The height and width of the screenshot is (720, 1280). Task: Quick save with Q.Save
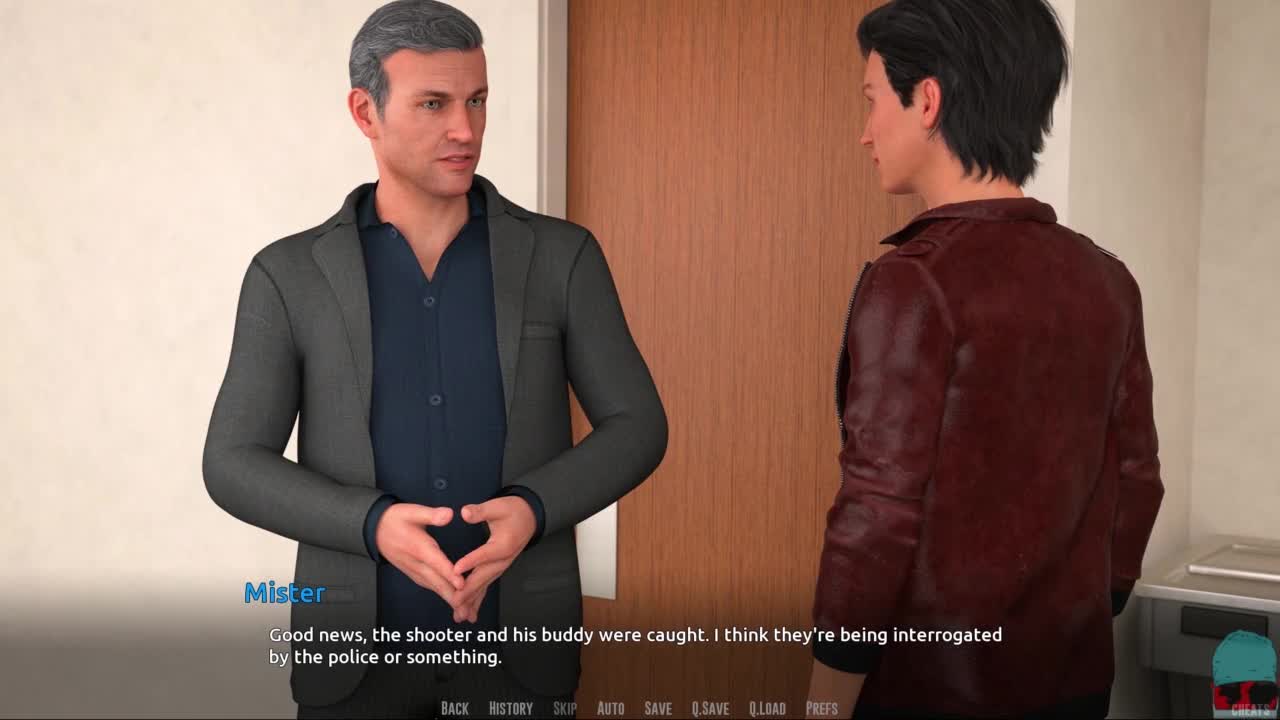pos(710,708)
